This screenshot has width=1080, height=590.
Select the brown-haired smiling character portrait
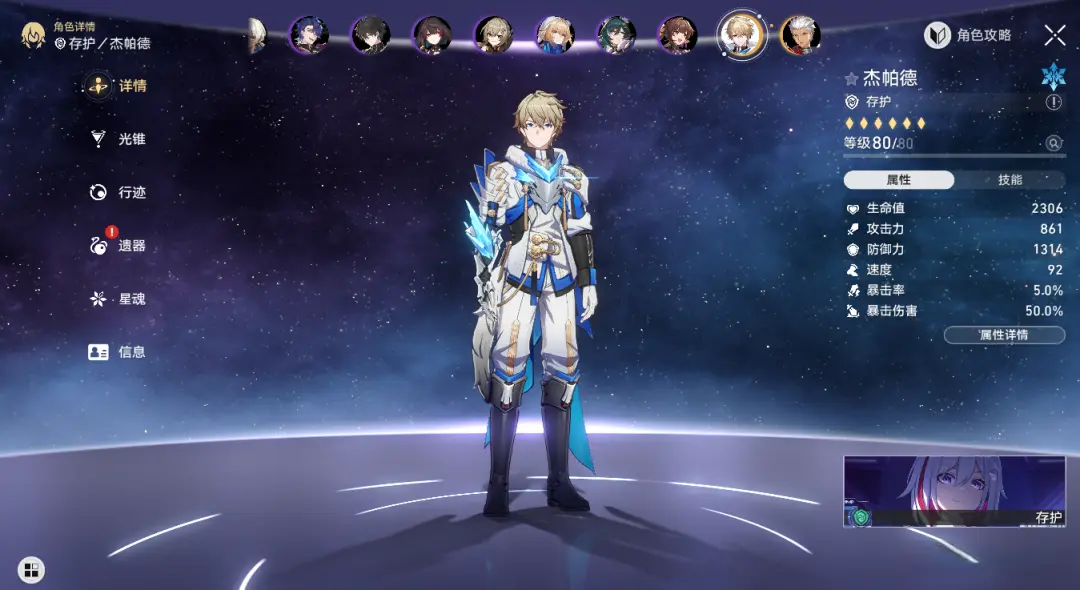(x=677, y=35)
